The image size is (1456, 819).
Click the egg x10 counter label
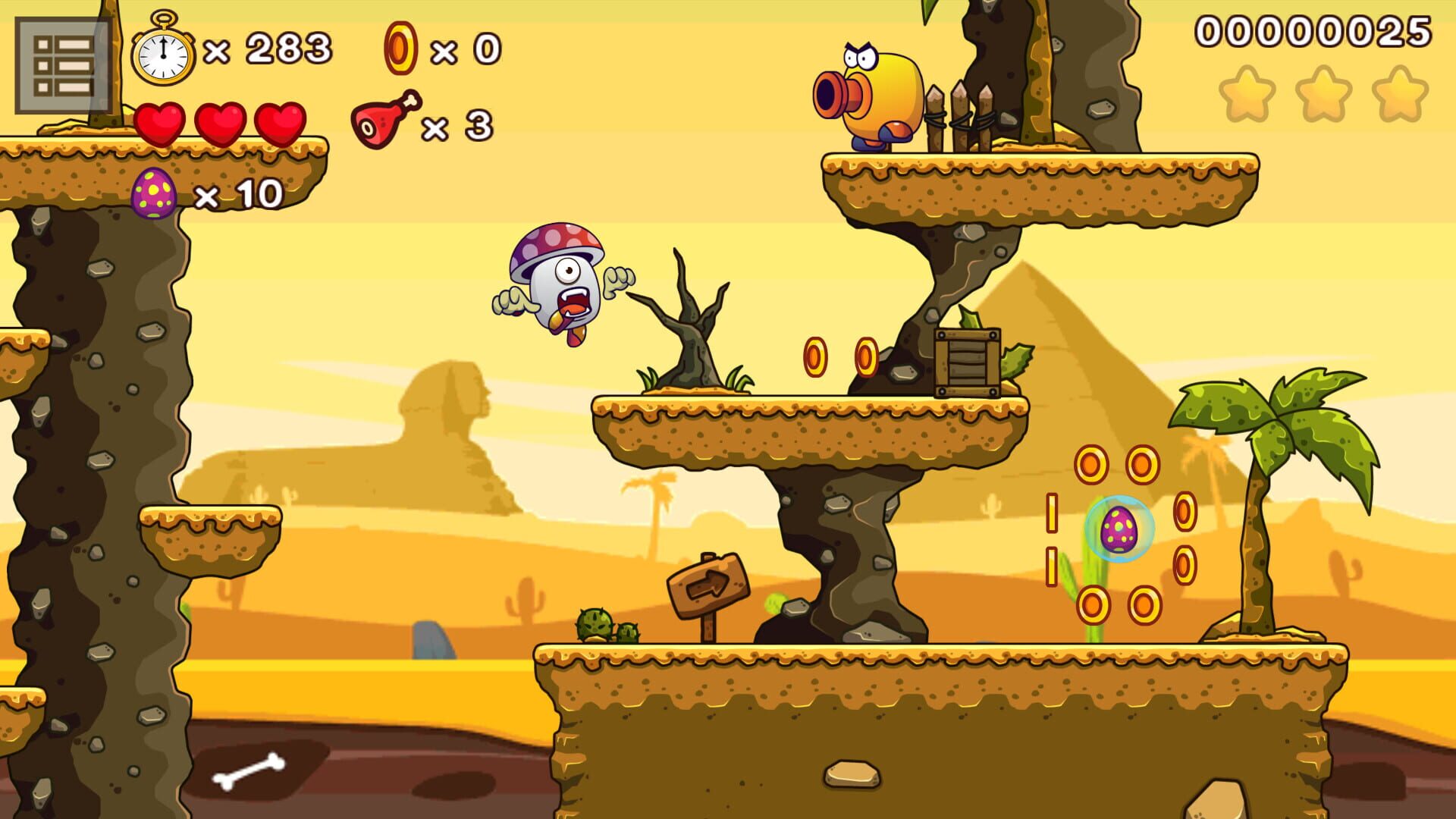(239, 193)
